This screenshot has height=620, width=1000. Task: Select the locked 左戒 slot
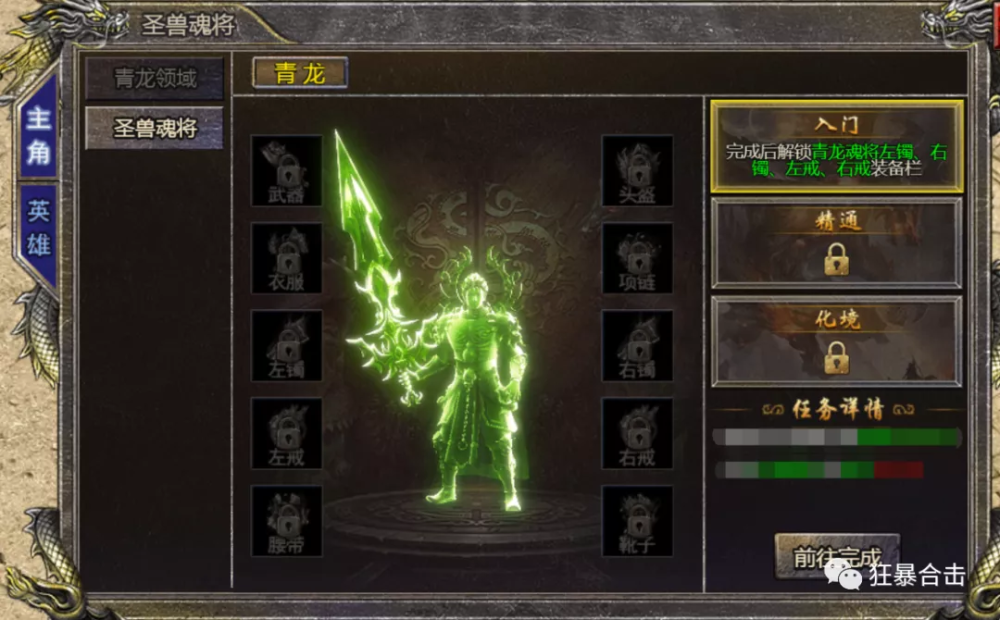[287, 433]
